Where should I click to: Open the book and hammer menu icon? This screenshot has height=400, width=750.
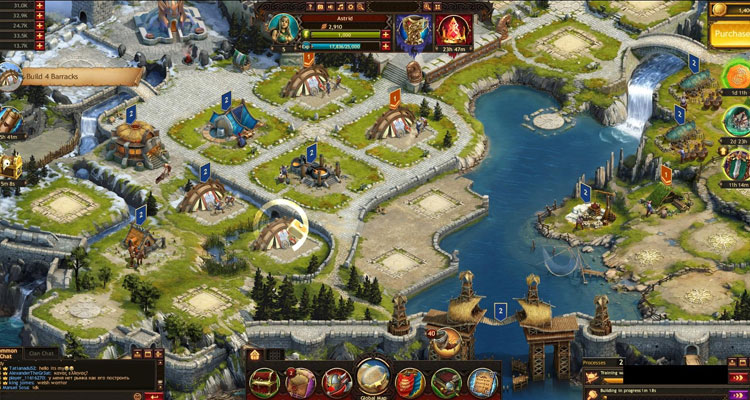coord(447,381)
